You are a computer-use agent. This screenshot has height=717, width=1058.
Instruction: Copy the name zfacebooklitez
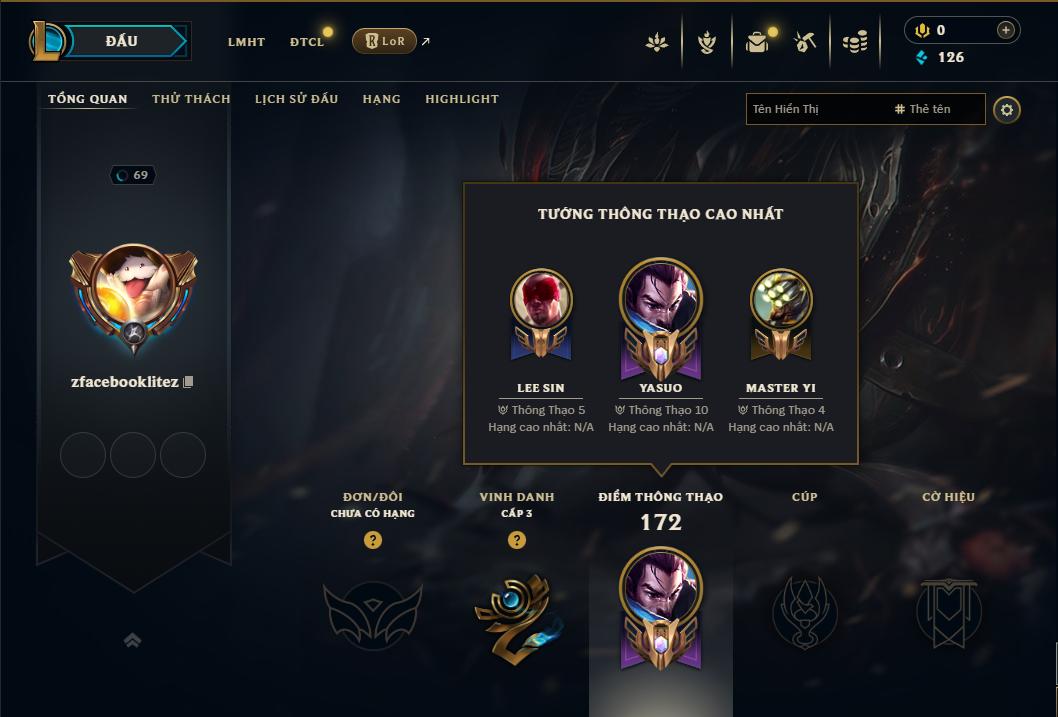pos(188,382)
